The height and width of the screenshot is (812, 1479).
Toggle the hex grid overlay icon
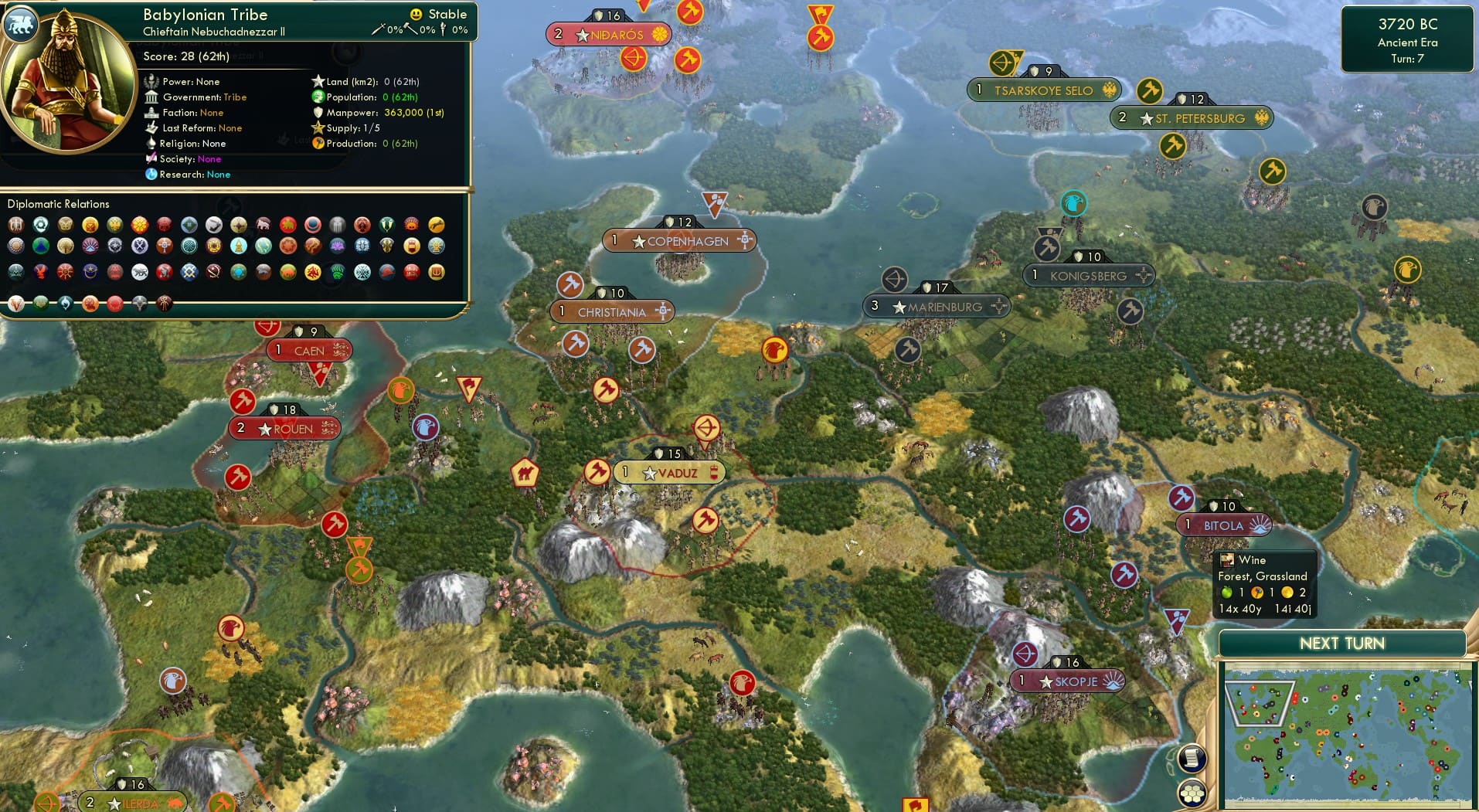pos(1193,791)
